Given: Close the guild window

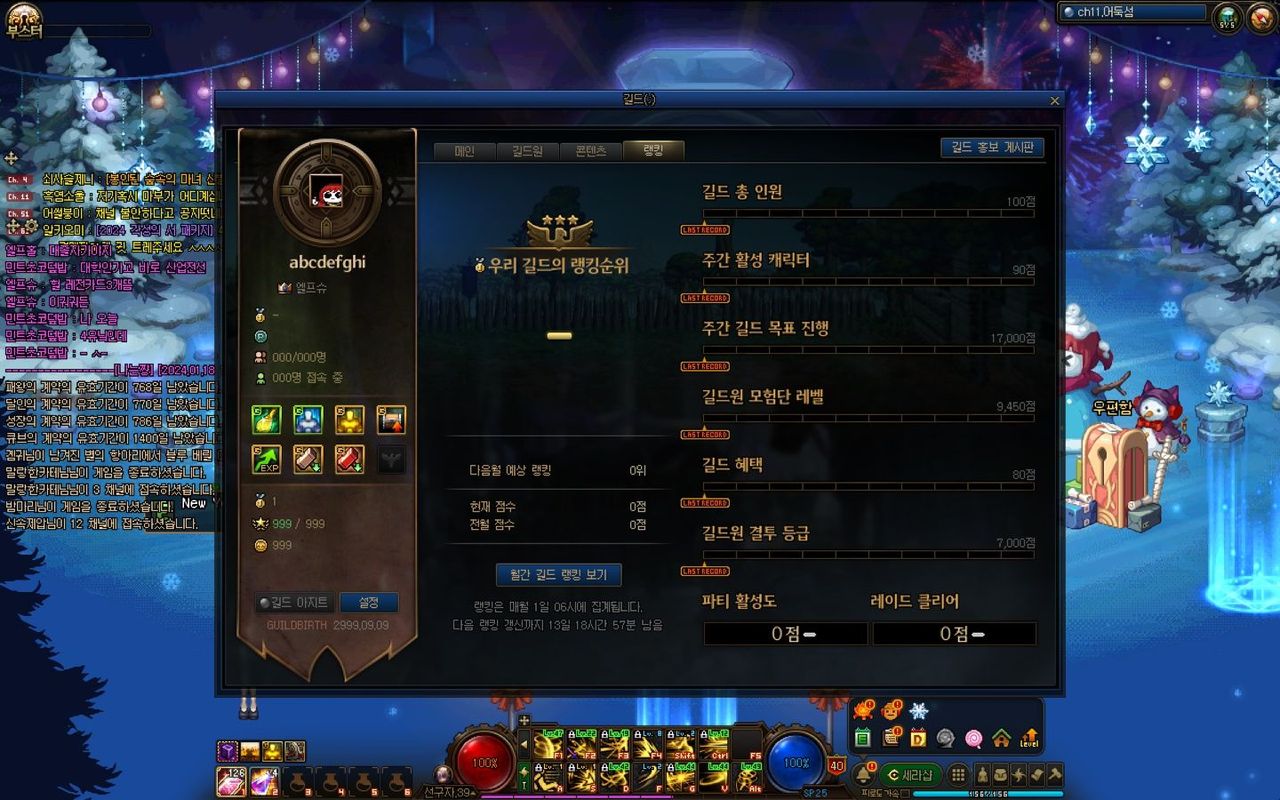Looking at the screenshot, I should [1054, 101].
